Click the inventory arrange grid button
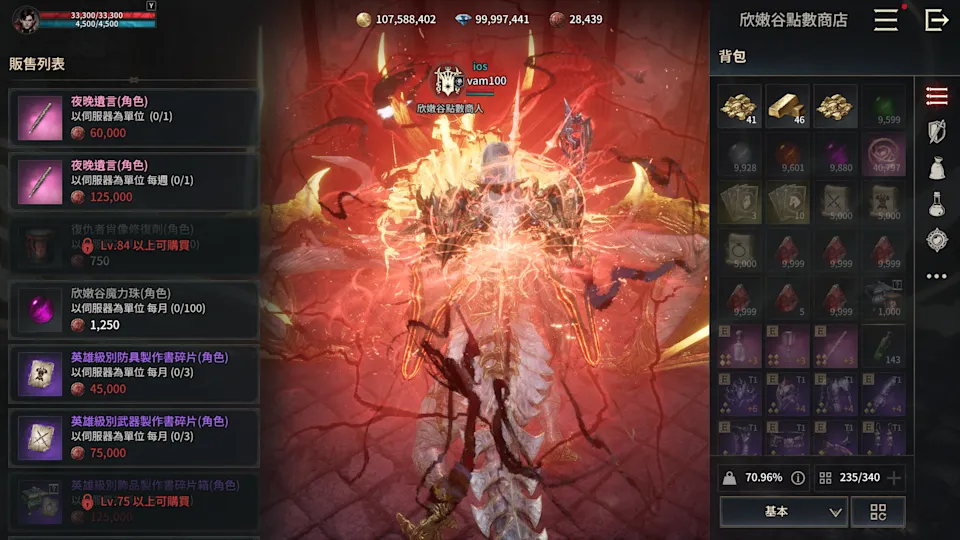This screenshot has width=960, height=540. [878, 511]
